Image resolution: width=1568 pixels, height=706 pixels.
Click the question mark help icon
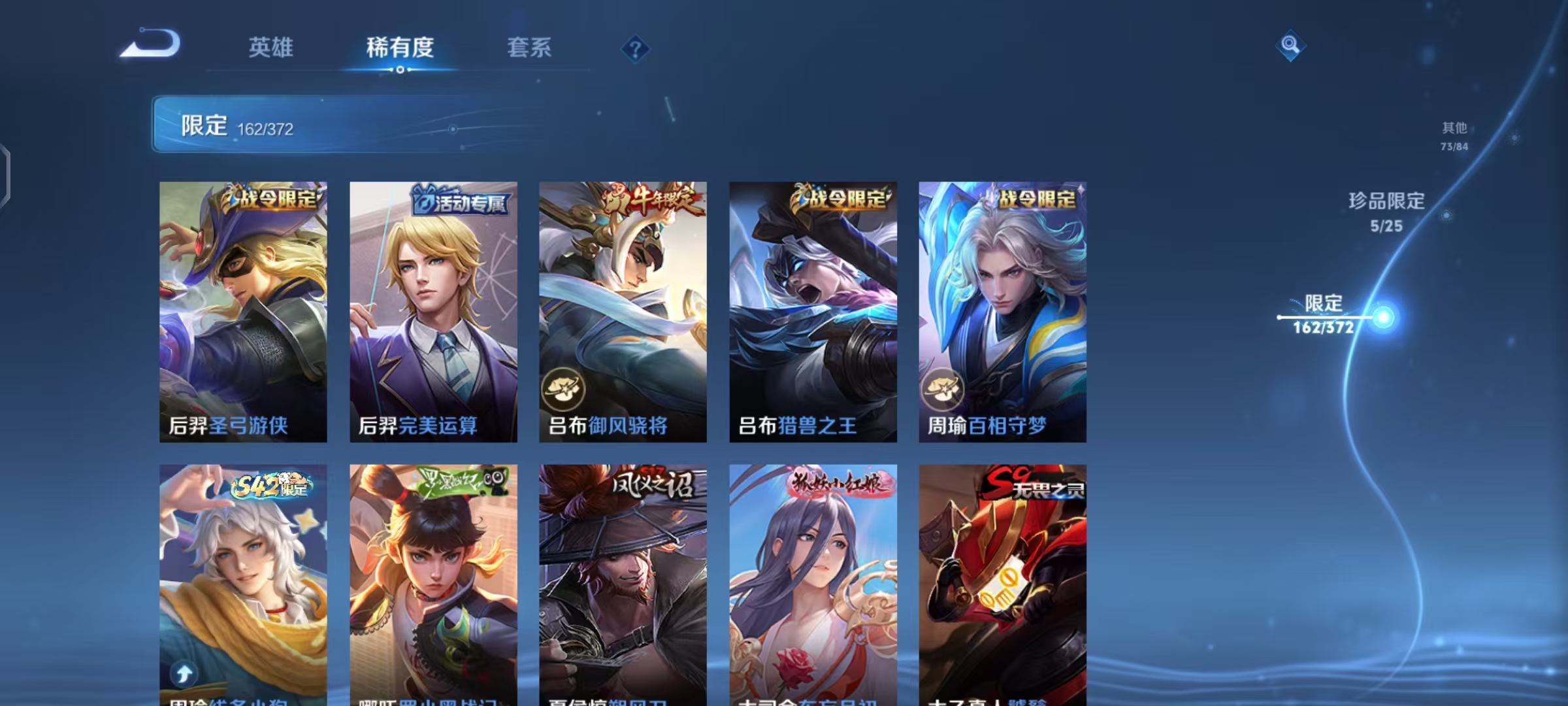[635, 49]
